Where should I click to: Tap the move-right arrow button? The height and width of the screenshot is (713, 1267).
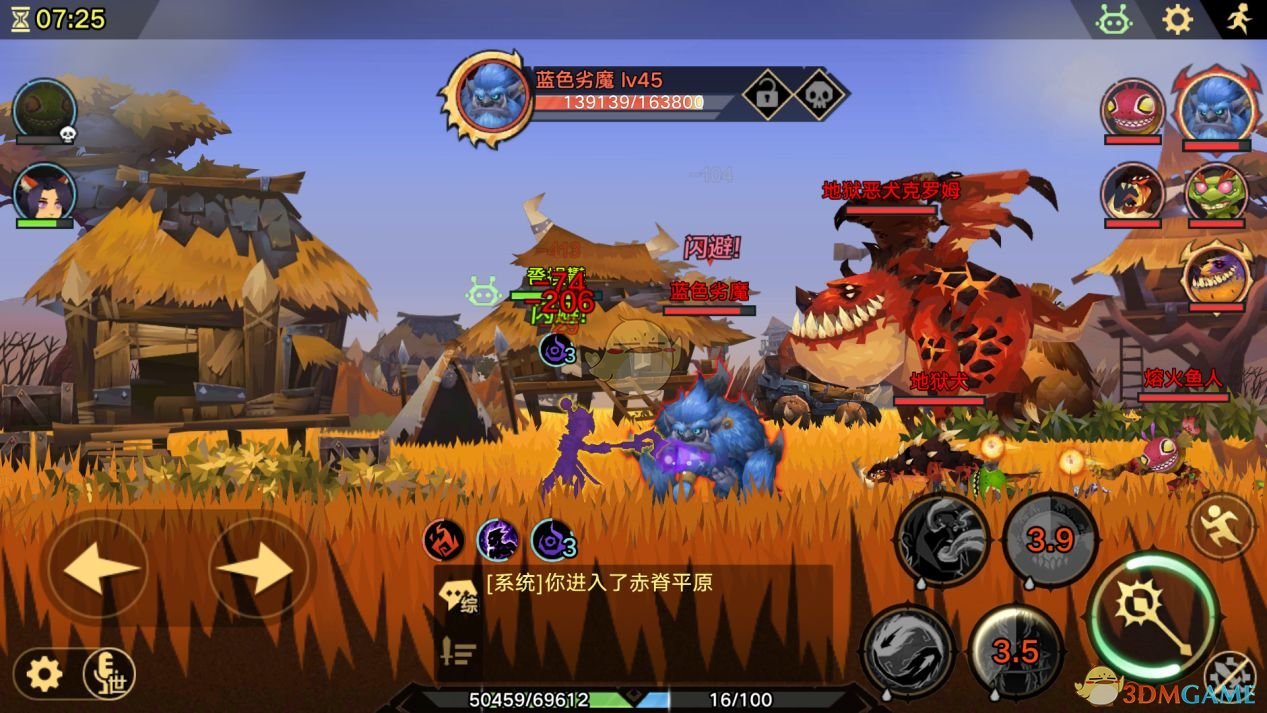pyautogui.click(x=258, y=568)
